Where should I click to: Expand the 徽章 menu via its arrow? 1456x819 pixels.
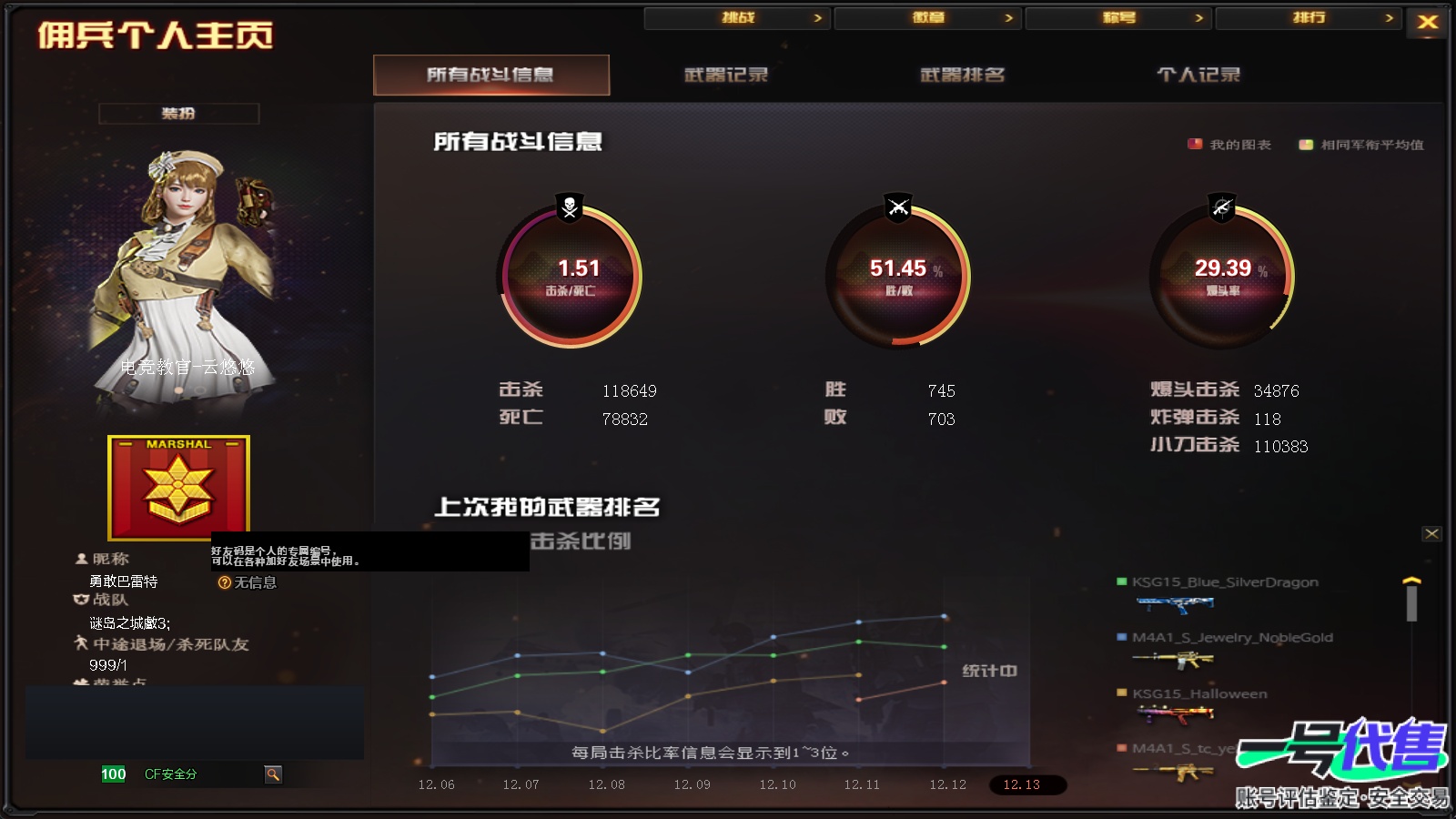(1007, 16)
